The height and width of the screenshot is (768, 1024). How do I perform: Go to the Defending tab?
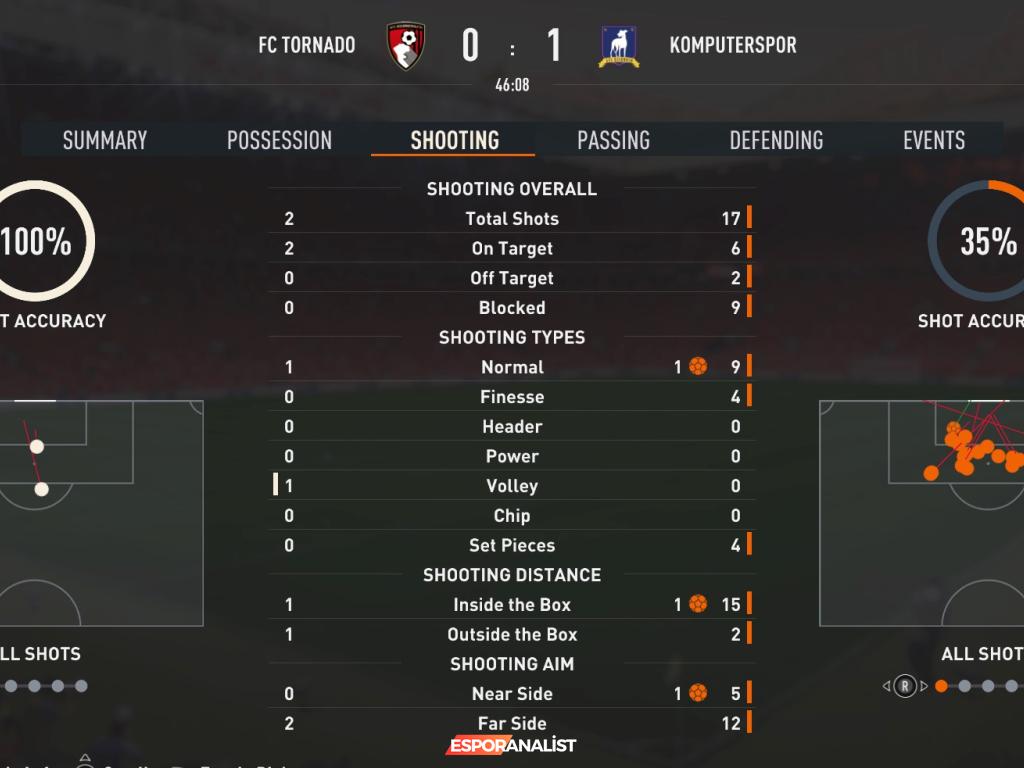coord(776,140)
